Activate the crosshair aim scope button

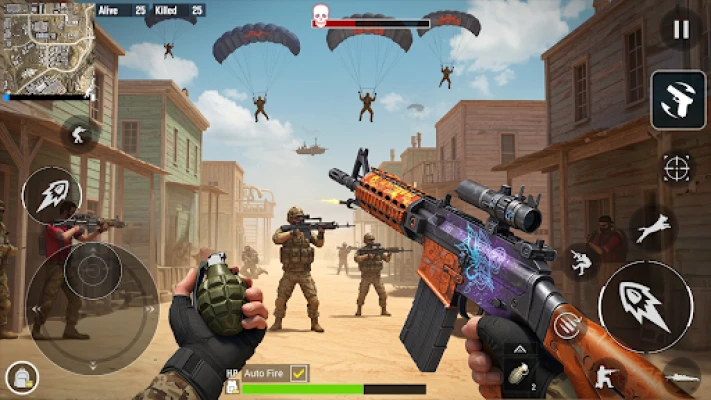pyautogui.click(x=677, y=167)
